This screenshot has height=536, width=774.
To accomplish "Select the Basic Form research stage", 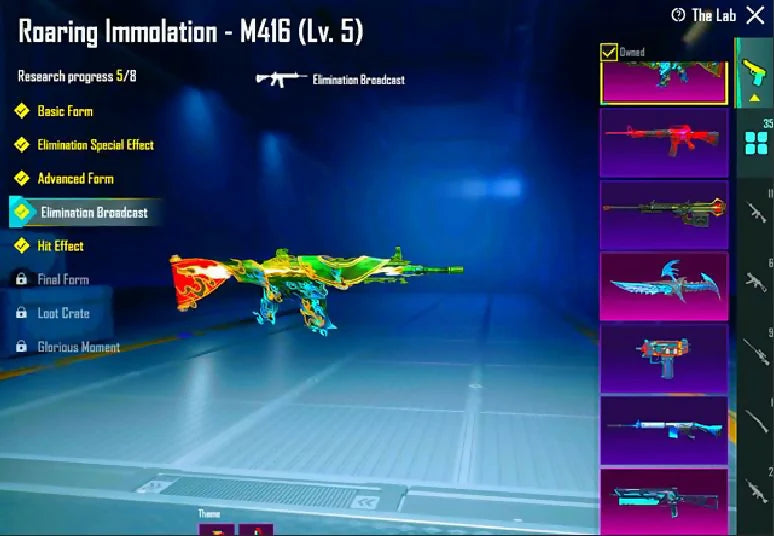I will (x=65, y=111).
